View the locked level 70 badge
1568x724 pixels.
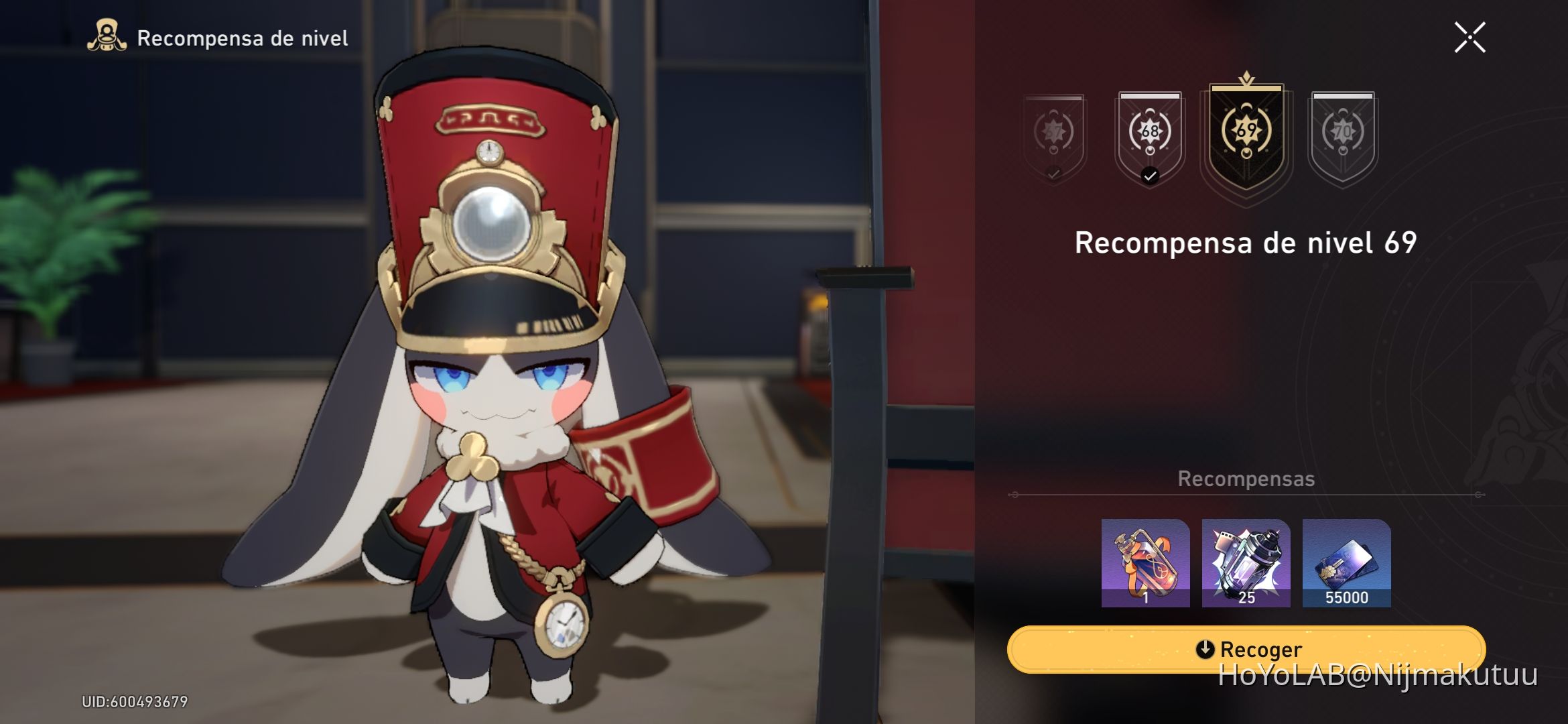(x=1342, y=132)
